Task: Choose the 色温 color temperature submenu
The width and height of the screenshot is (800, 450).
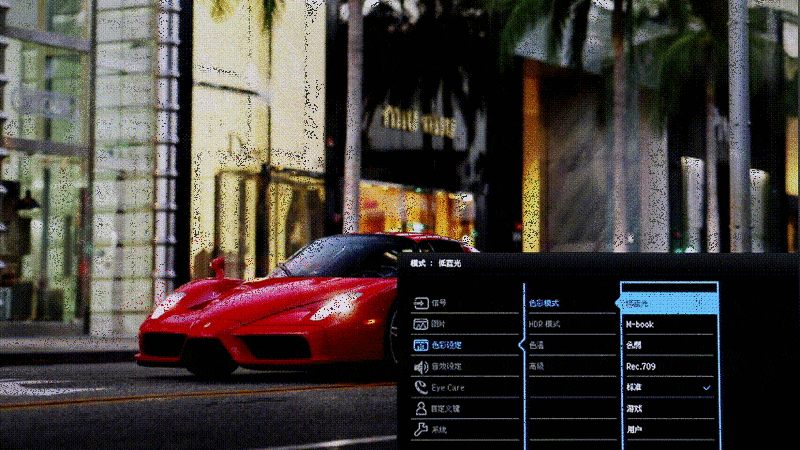Action: [537, 346]
